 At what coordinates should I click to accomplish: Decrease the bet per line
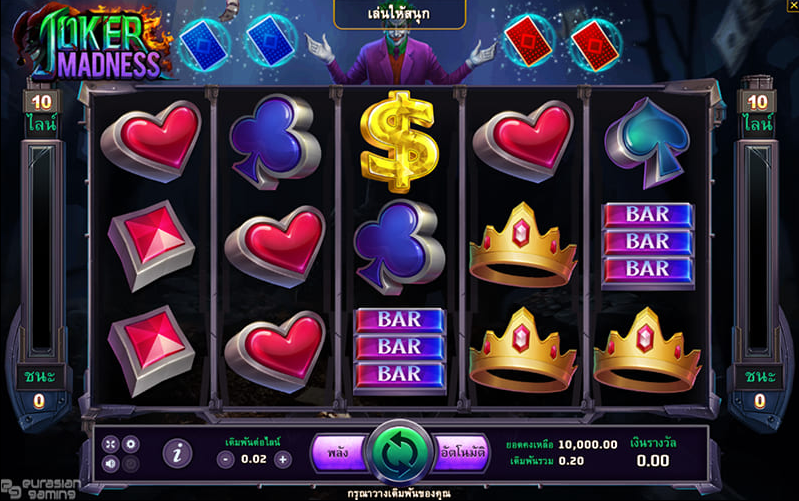point(226,459)
